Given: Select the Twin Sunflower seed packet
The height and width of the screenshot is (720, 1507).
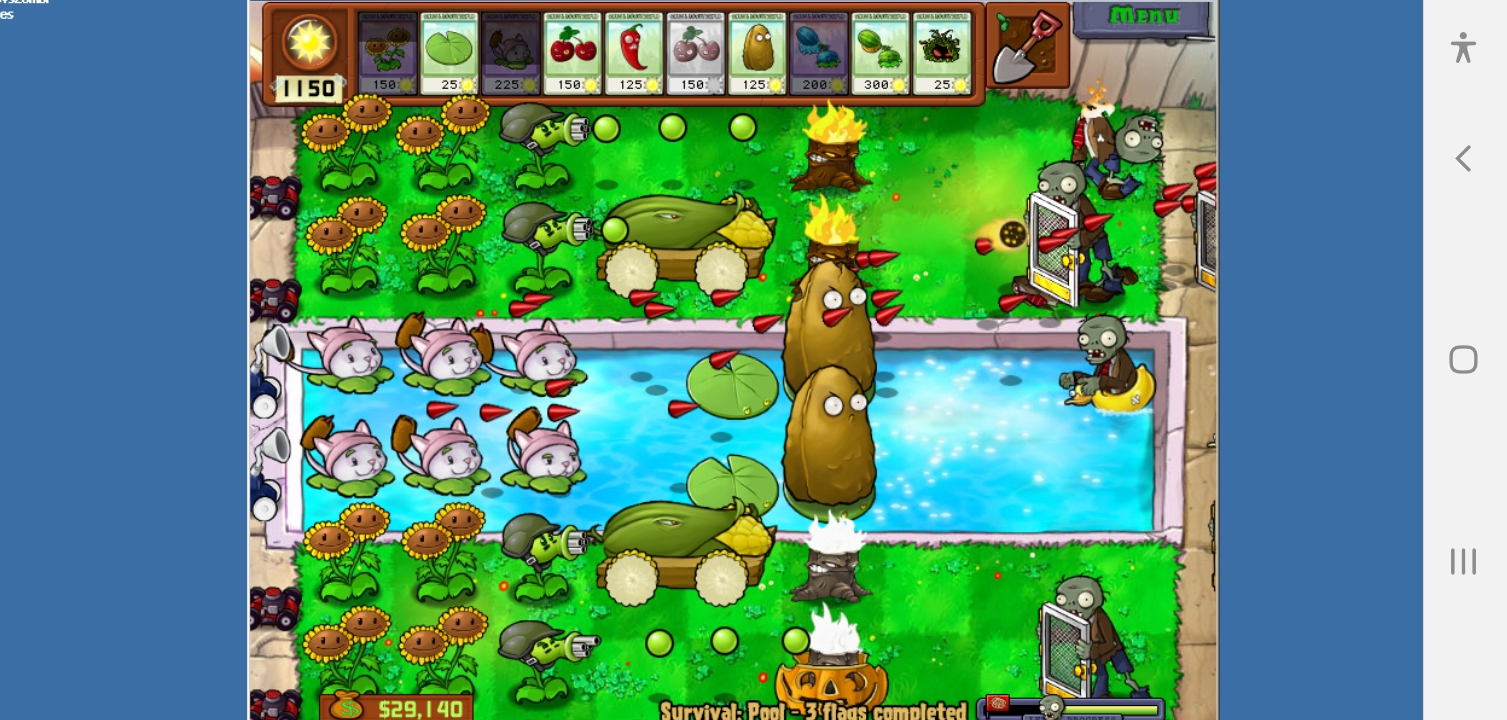Looking at the screenshot, I should (x=387, y=52).
